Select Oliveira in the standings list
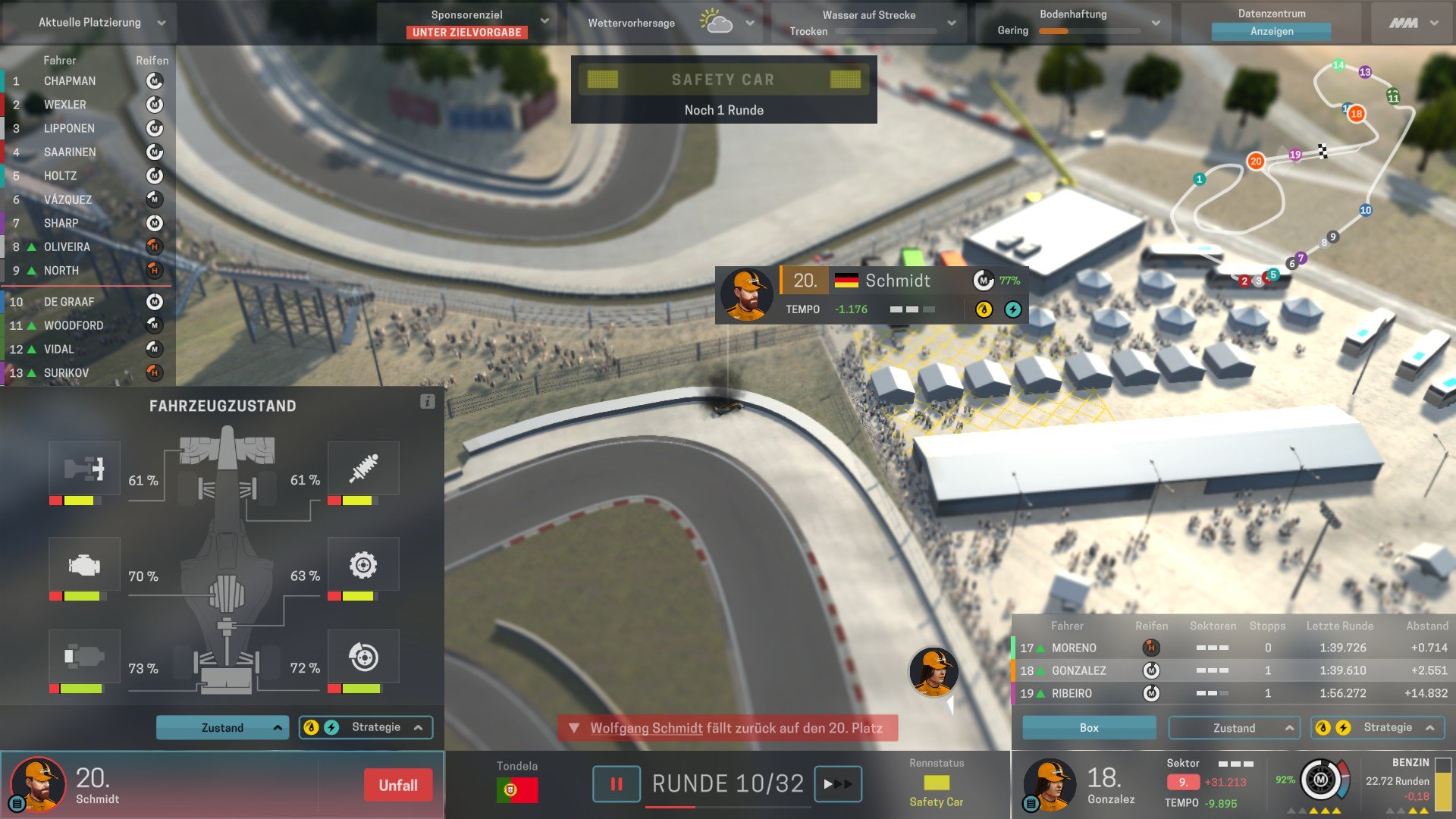The image size is (1456, 819). coord(67,247)
